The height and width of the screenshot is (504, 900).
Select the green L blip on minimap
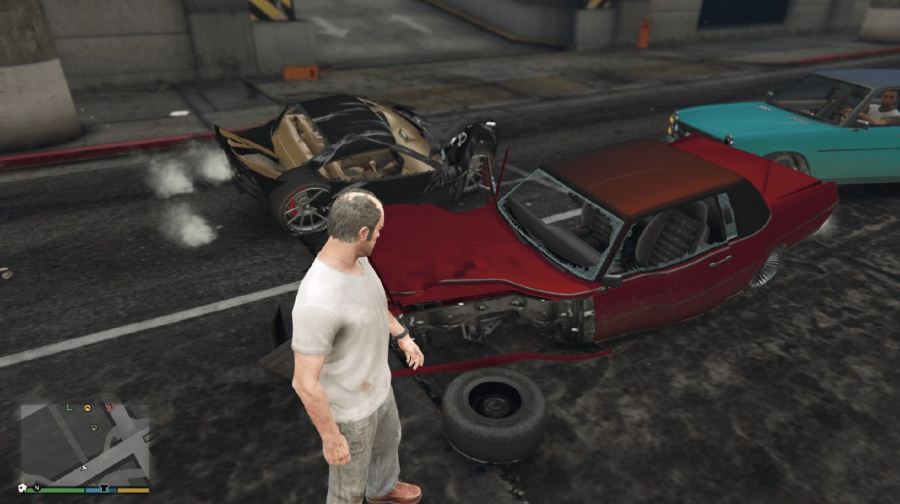pyautogui.click(x=69, y=407)
